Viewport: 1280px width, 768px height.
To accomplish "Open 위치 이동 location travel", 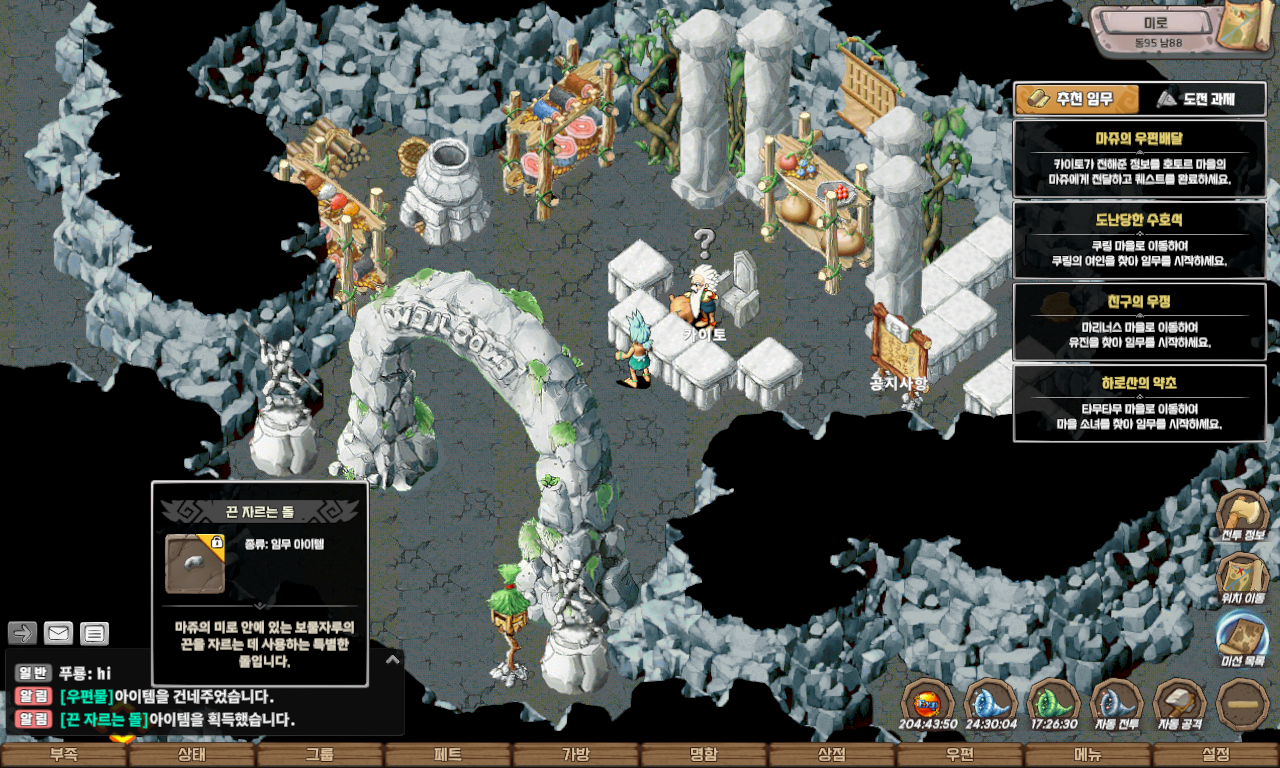I will [1243, 579].
